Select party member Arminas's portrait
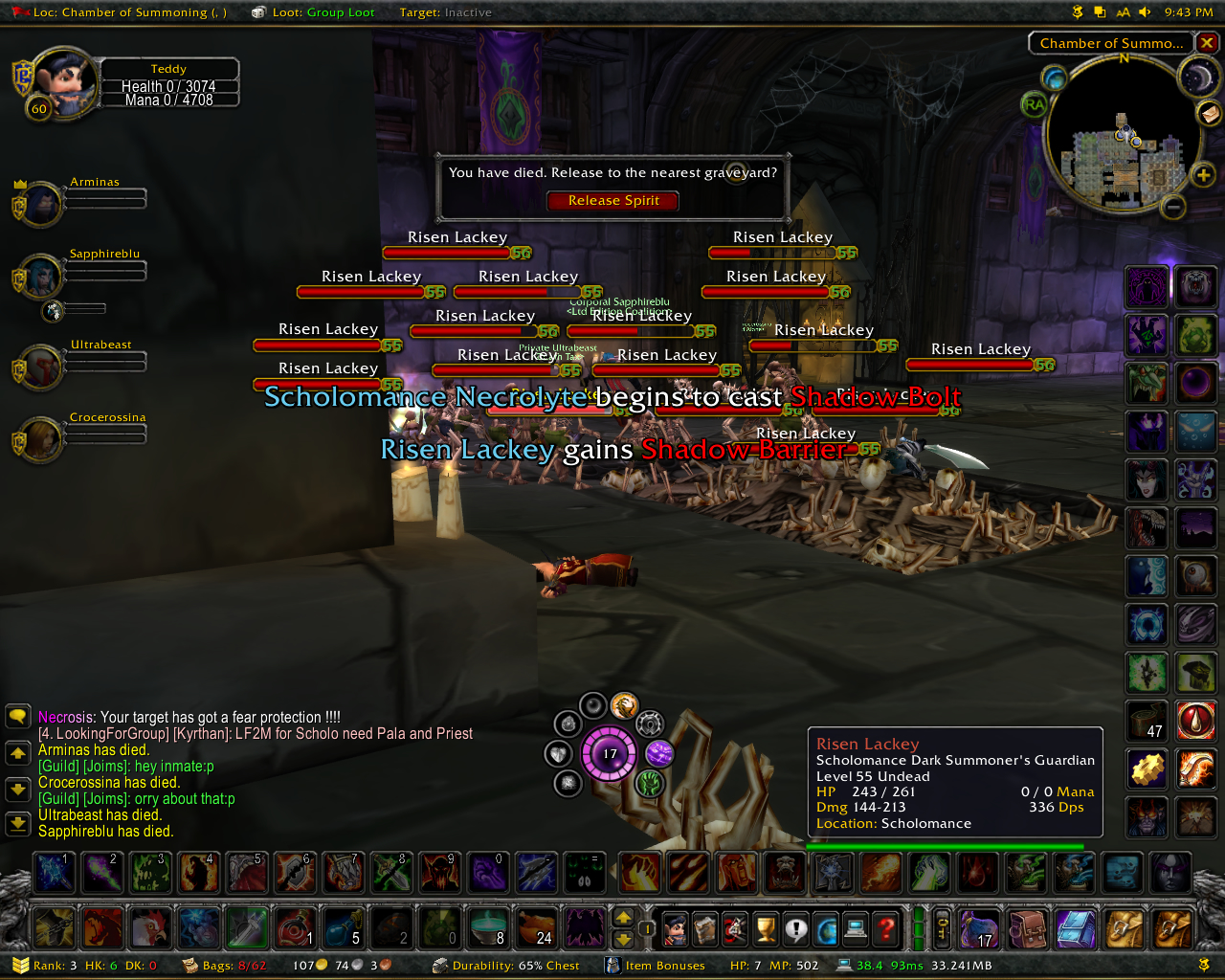The image size is (1225, 980). tap(40, 204)
